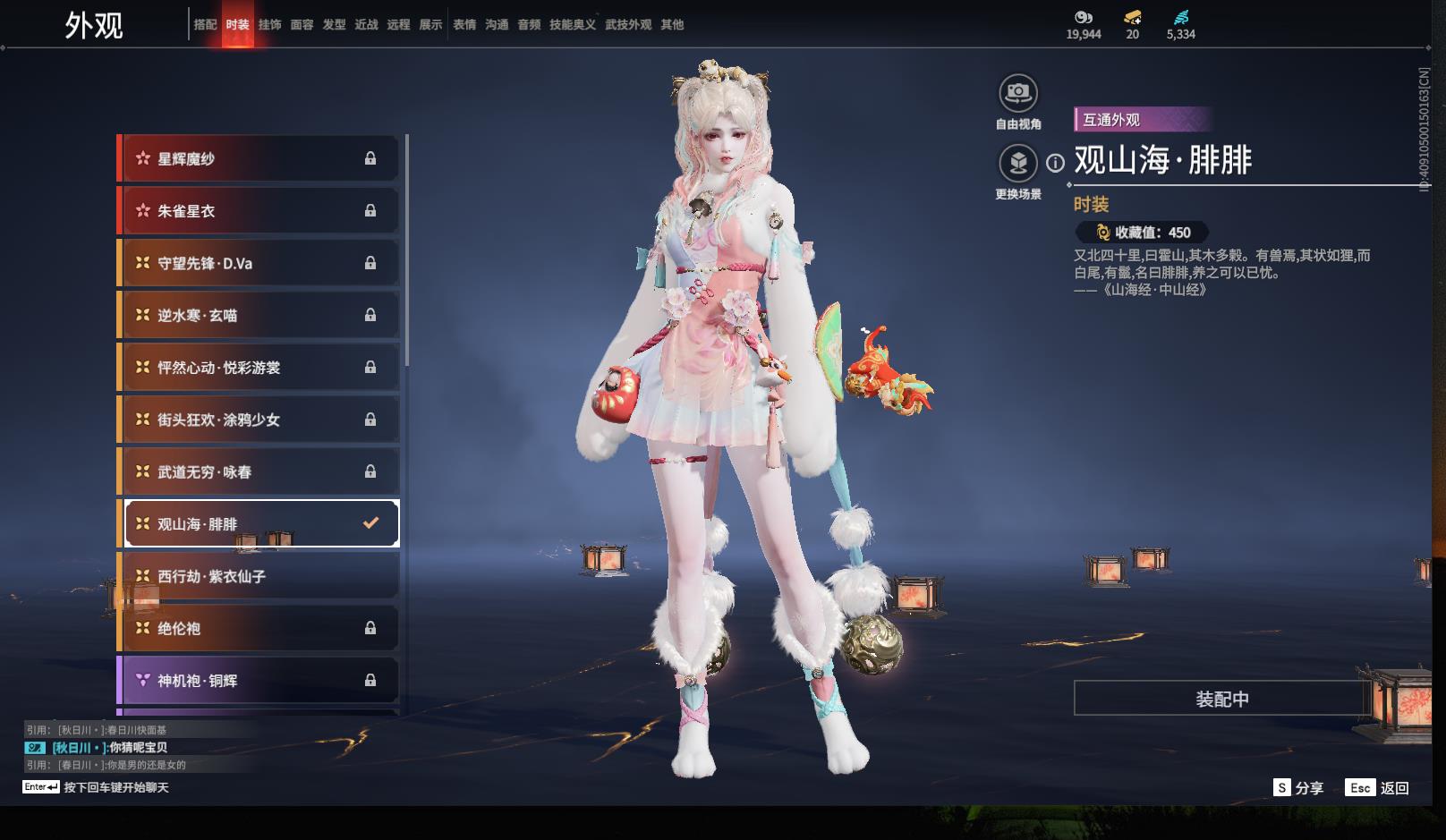The image size is (1446, 840).
Task: Choose the 武道无穷·咏春 outfit
Action: click(259, 471)
